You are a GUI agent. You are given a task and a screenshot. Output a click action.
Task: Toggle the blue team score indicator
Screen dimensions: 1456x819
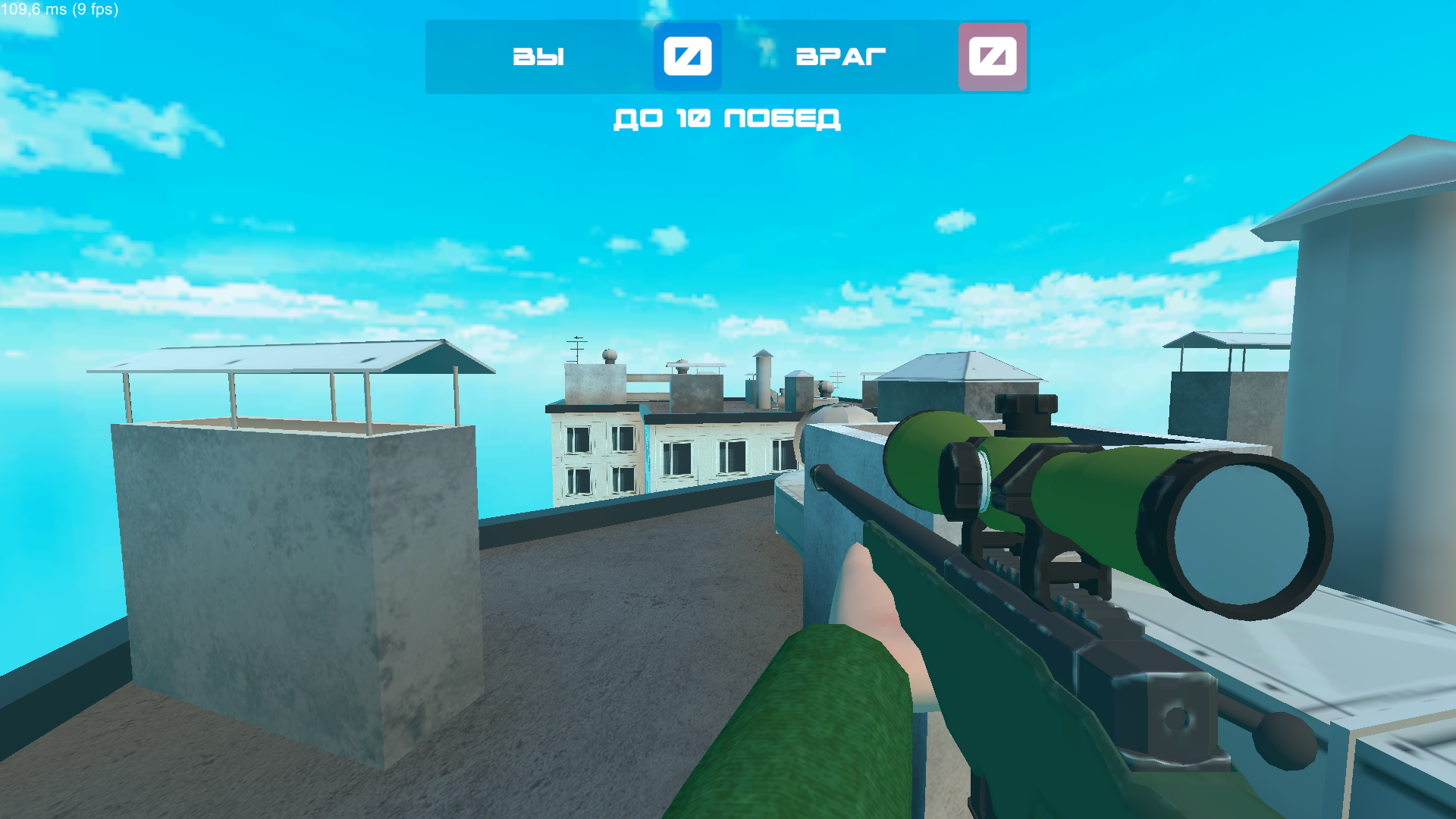click(687, 56)
